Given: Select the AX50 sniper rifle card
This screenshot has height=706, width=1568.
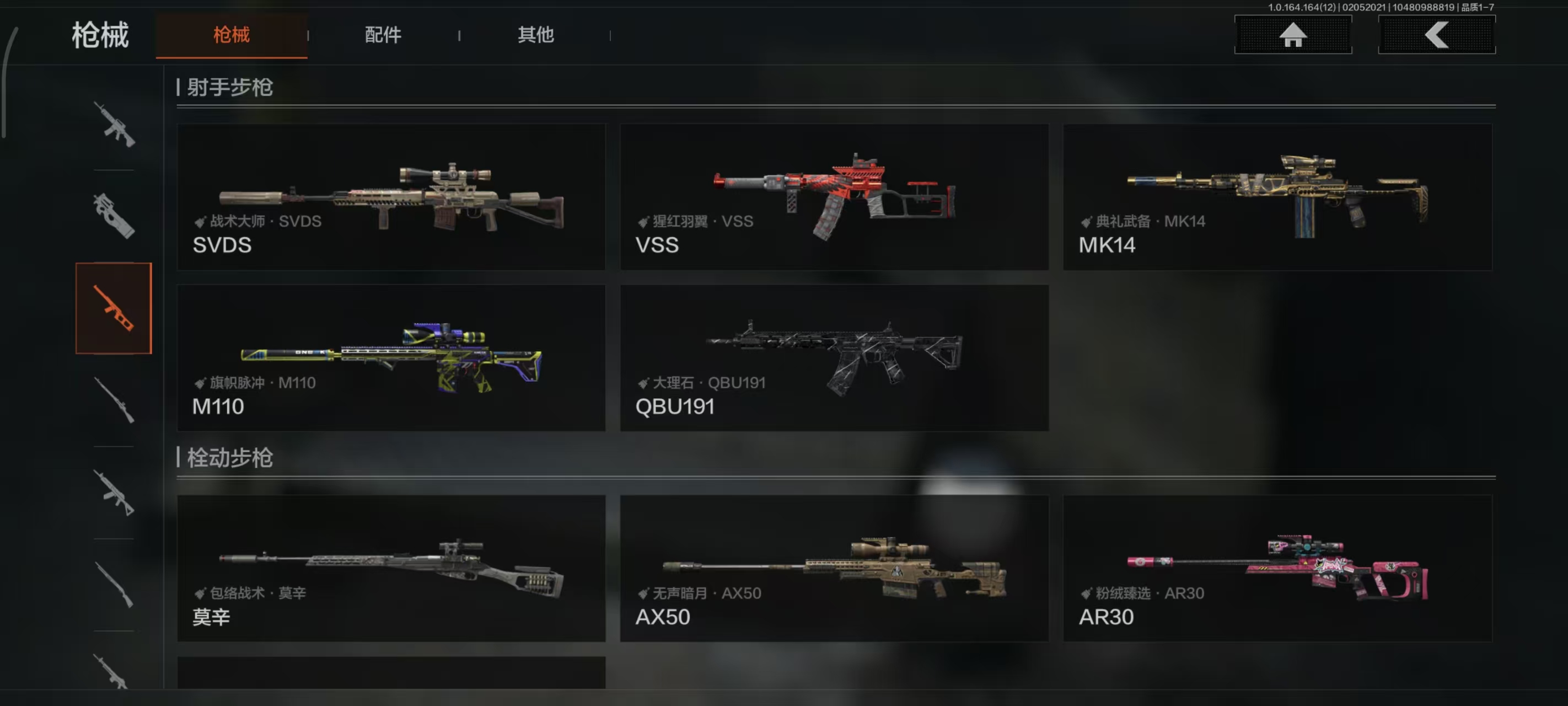Looking at the screenshot, I should pyautogui.click(x=834, y=568).
